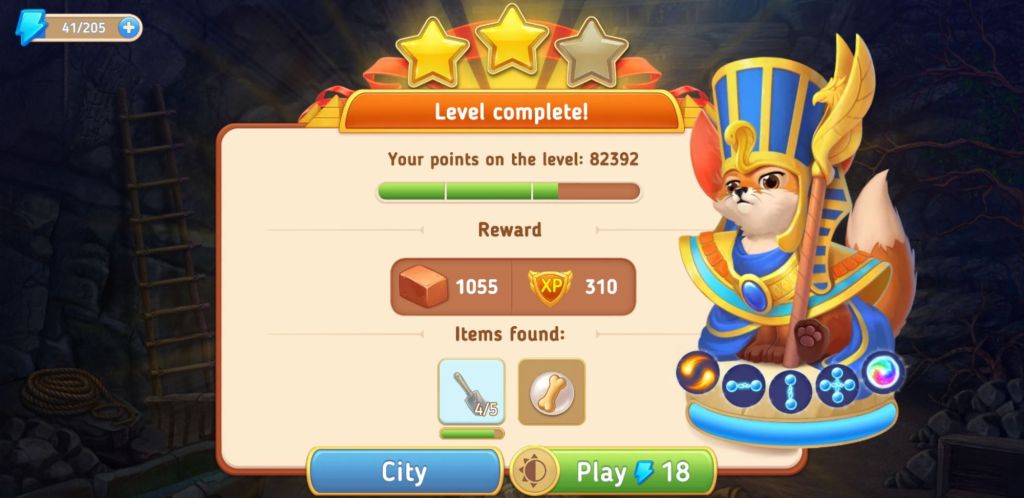Choose the rainbow swirl booster icon
The height and width of the screenshot is (498, 1024).
[883, 372]
